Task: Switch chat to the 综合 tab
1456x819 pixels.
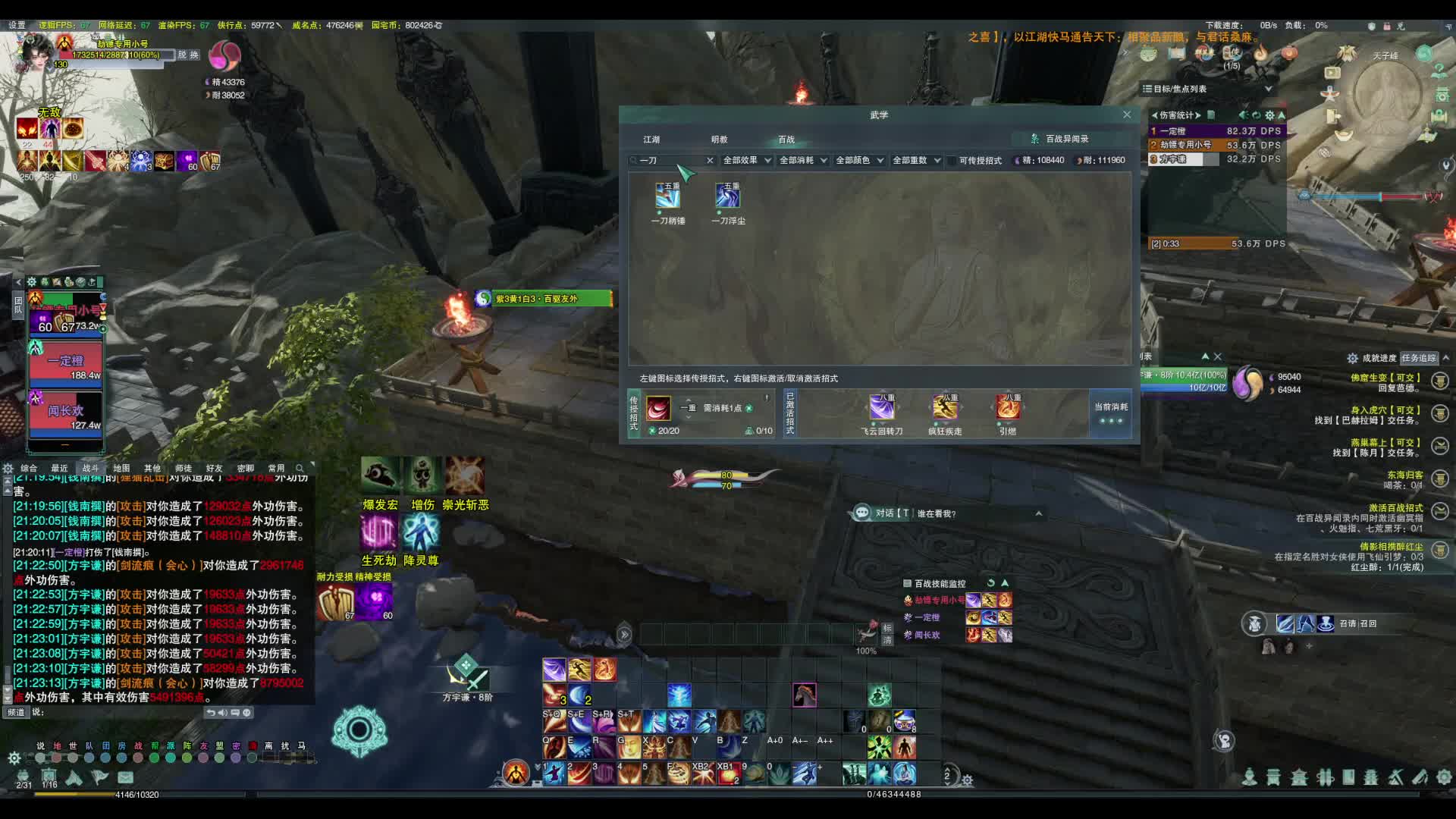Action: (x=29, y=469)
